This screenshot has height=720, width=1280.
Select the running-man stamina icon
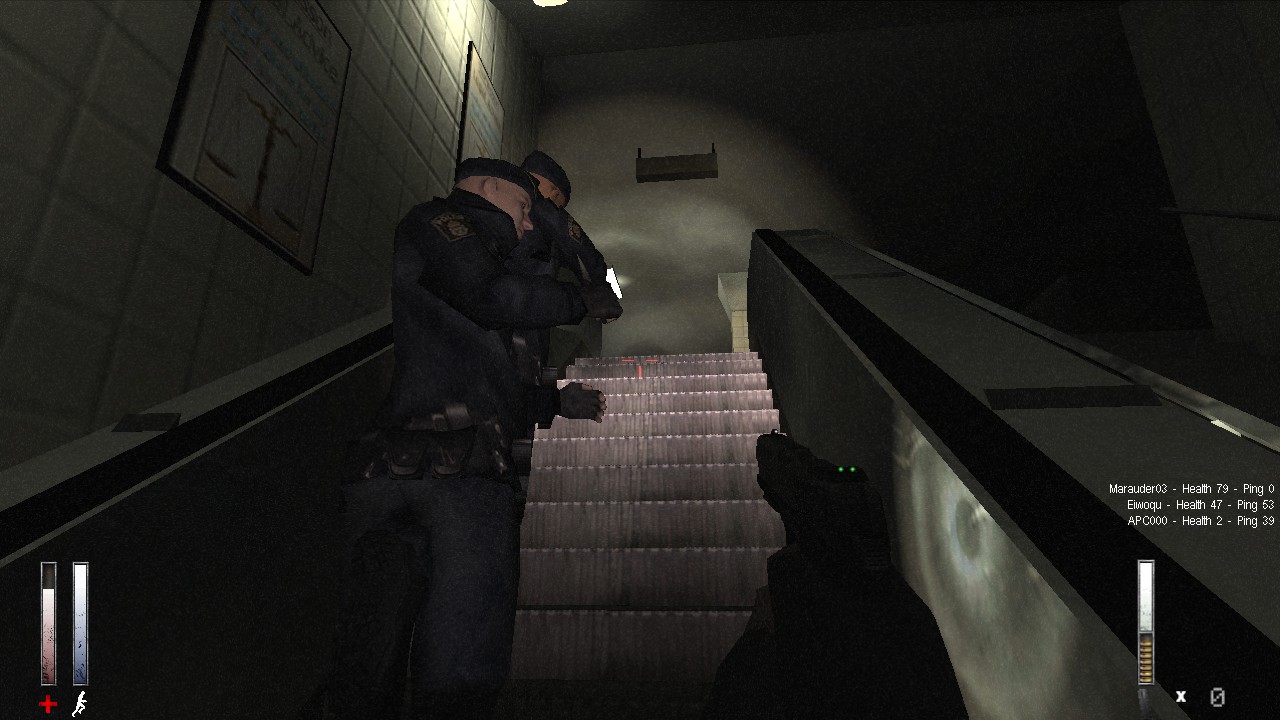click(79, 705)
